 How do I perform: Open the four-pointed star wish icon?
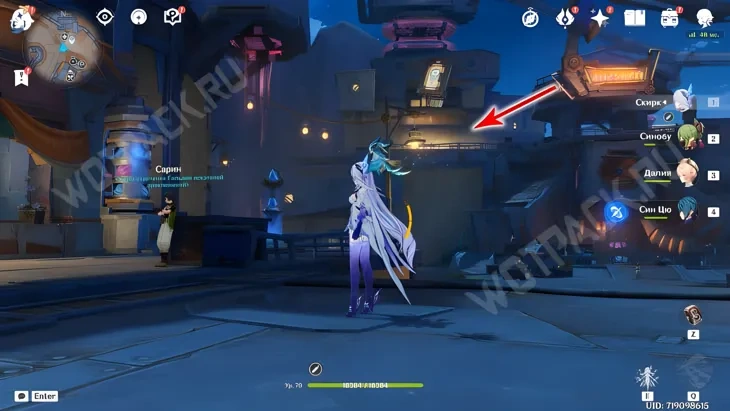[x=600, y=18]
